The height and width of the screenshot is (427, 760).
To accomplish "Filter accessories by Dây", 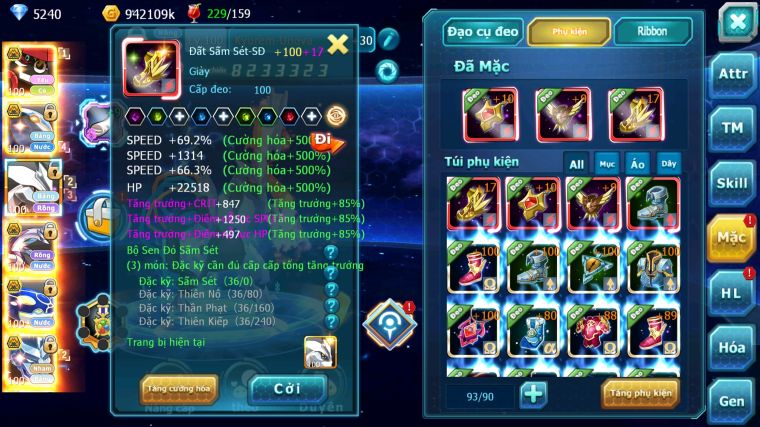I will coord(667,163).
